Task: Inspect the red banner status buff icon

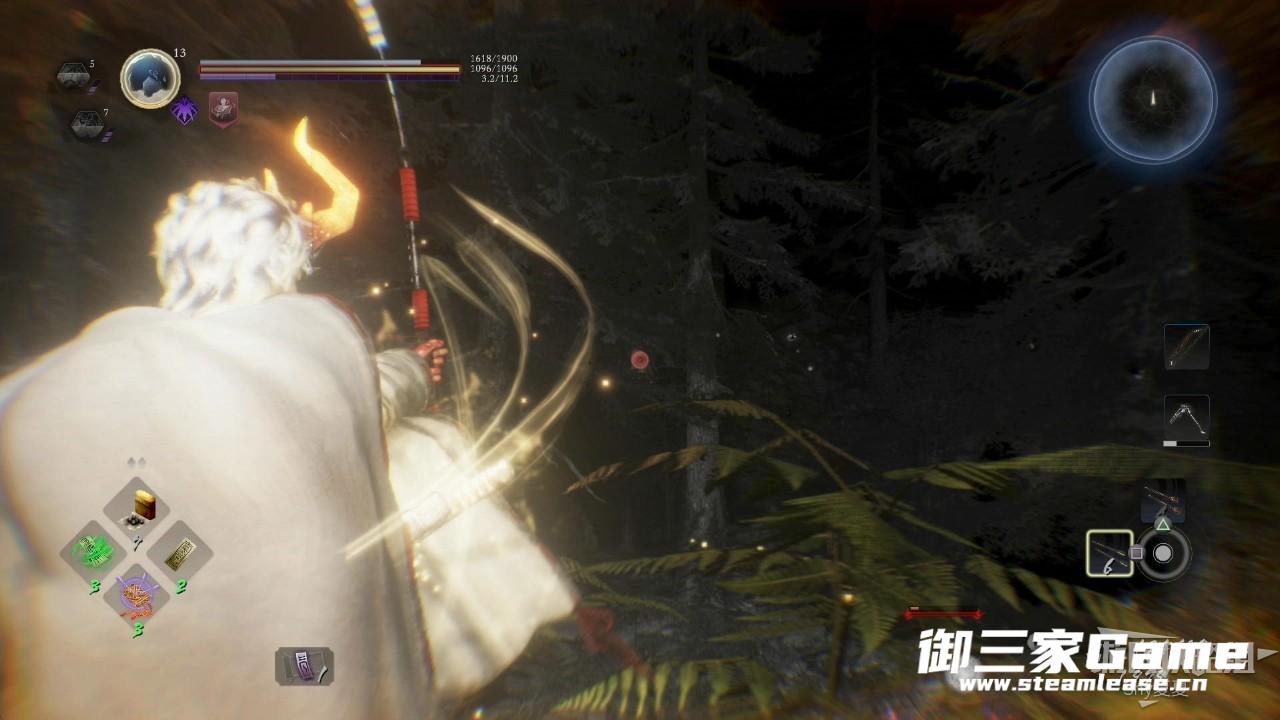Action: click(223, 107)
